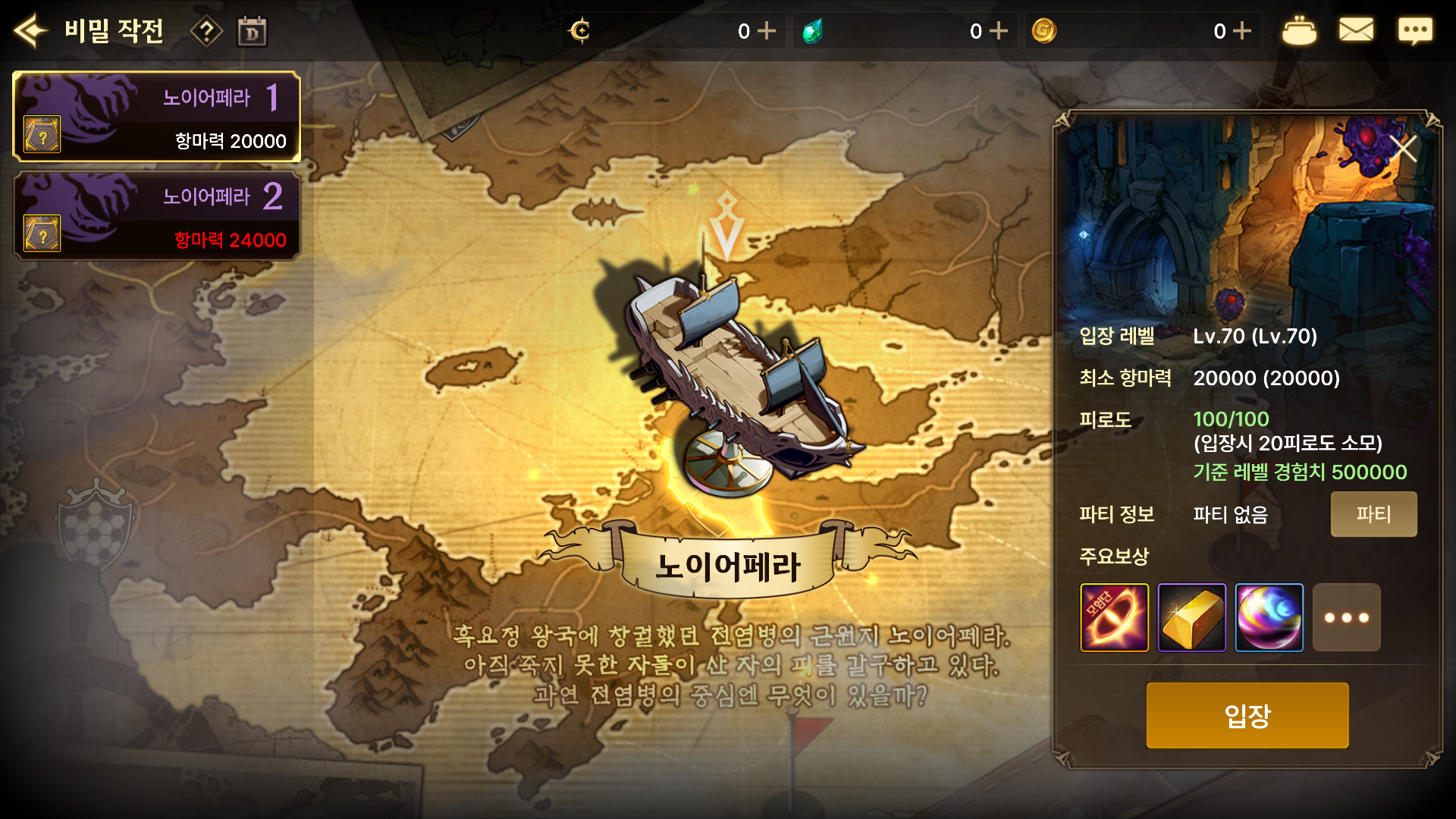
Task: Add gold using the gold coin plus button
Action: coord(1241,30)
